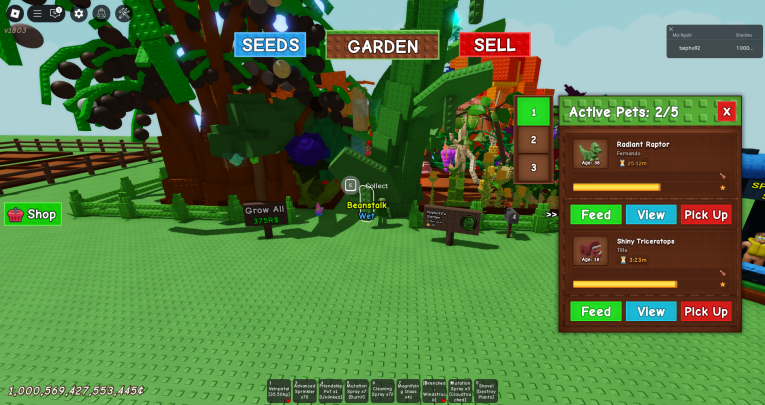
Task: Go to the GARDEN
Action: point(383,46)
